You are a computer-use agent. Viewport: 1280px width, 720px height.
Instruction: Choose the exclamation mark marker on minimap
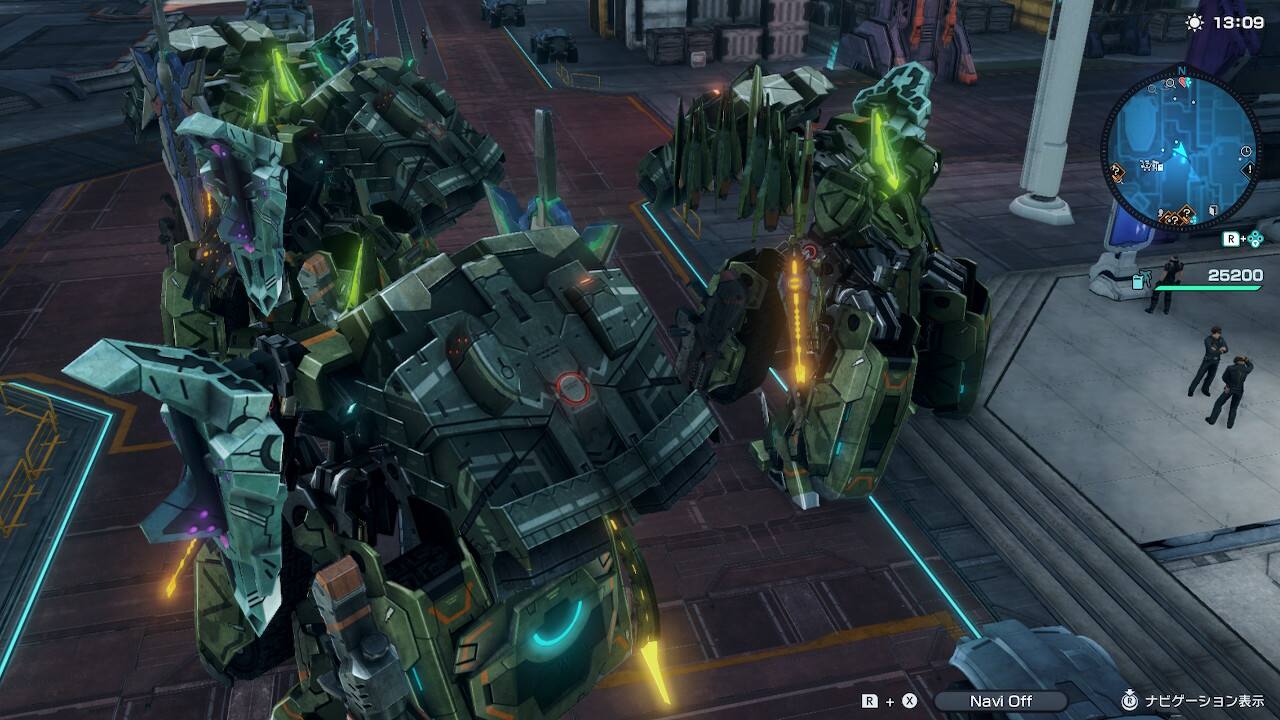tap(1249, 169)
